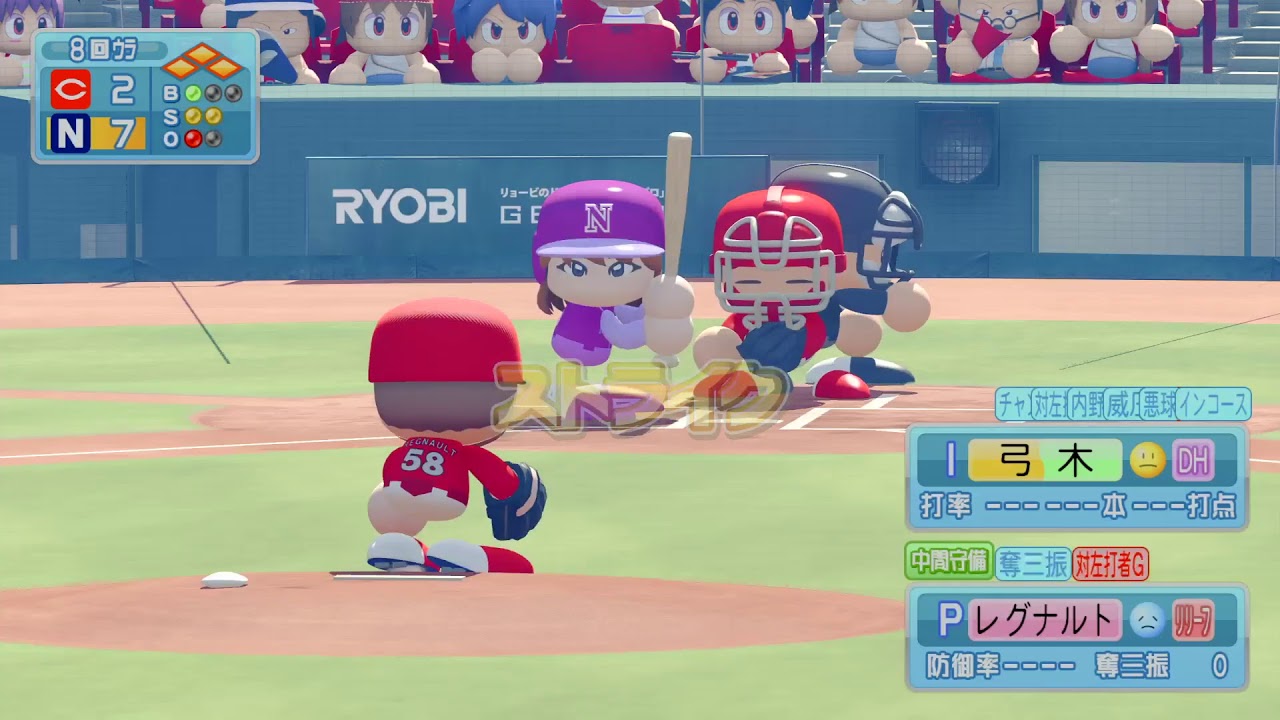Image resolution: width=1280 pixels, height=720 pixels.
Task: Select the red 対左打者G ability tag
Action: (1110, 564)
